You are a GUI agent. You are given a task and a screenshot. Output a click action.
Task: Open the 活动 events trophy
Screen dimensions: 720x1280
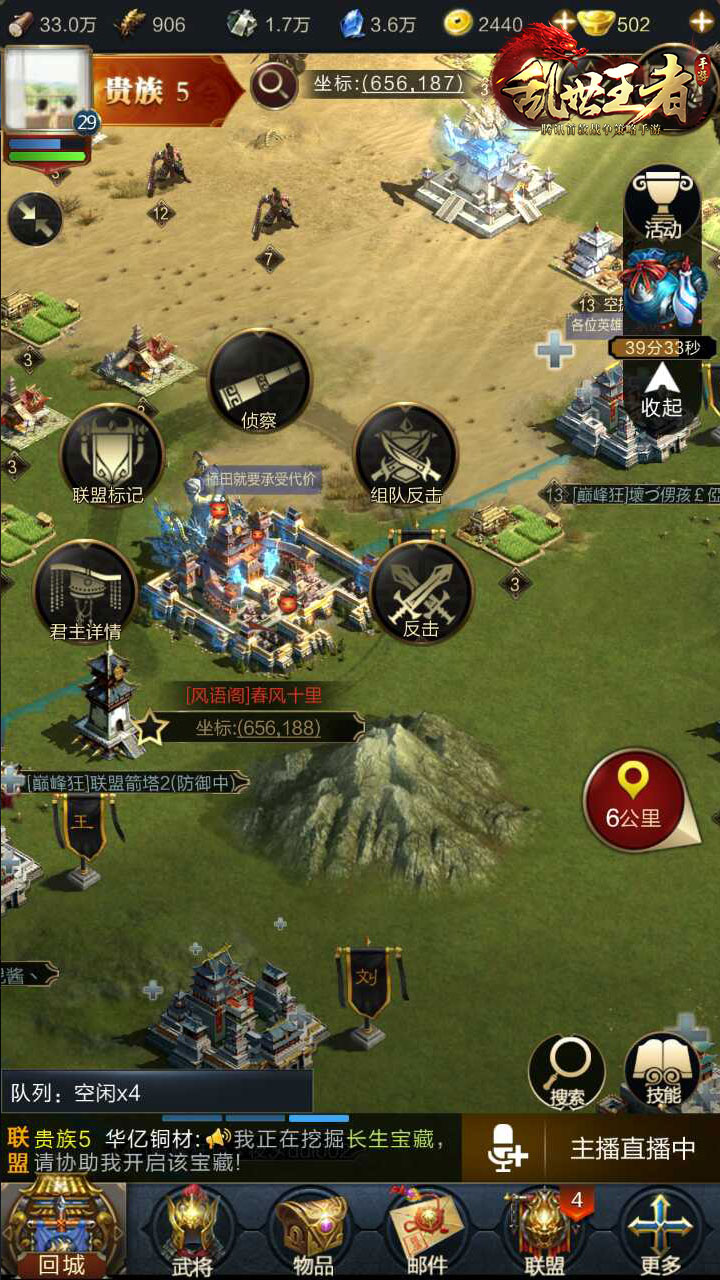pos(662,206)
